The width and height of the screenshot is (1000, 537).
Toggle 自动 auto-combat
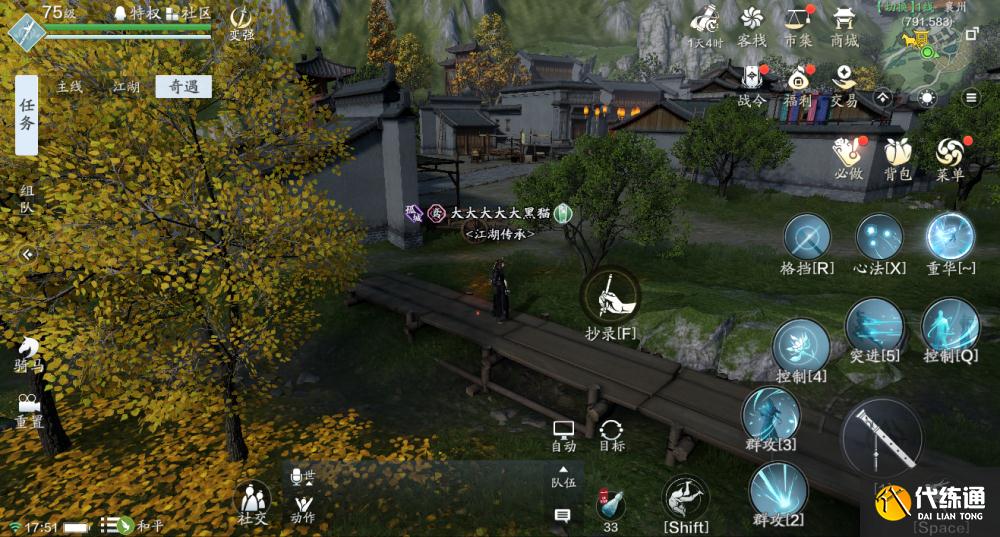tap(564, 435)
